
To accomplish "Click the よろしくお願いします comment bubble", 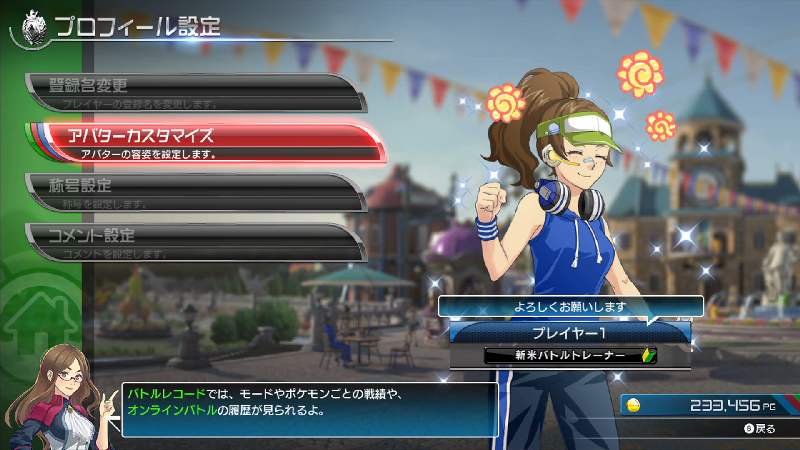I will [x=570, y=307].
